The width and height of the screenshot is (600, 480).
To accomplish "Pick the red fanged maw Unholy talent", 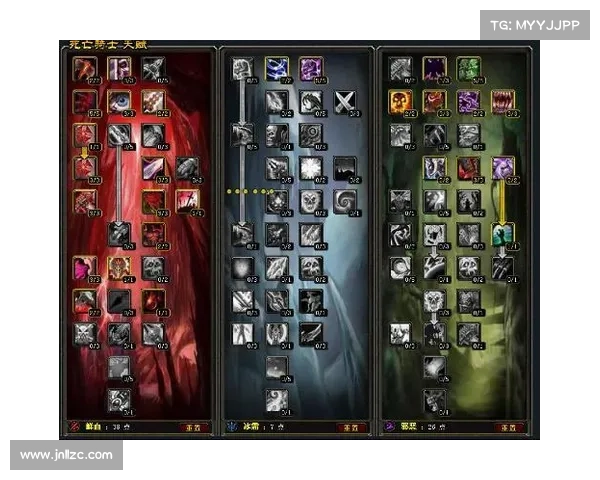I will click(x=503, y=101).
